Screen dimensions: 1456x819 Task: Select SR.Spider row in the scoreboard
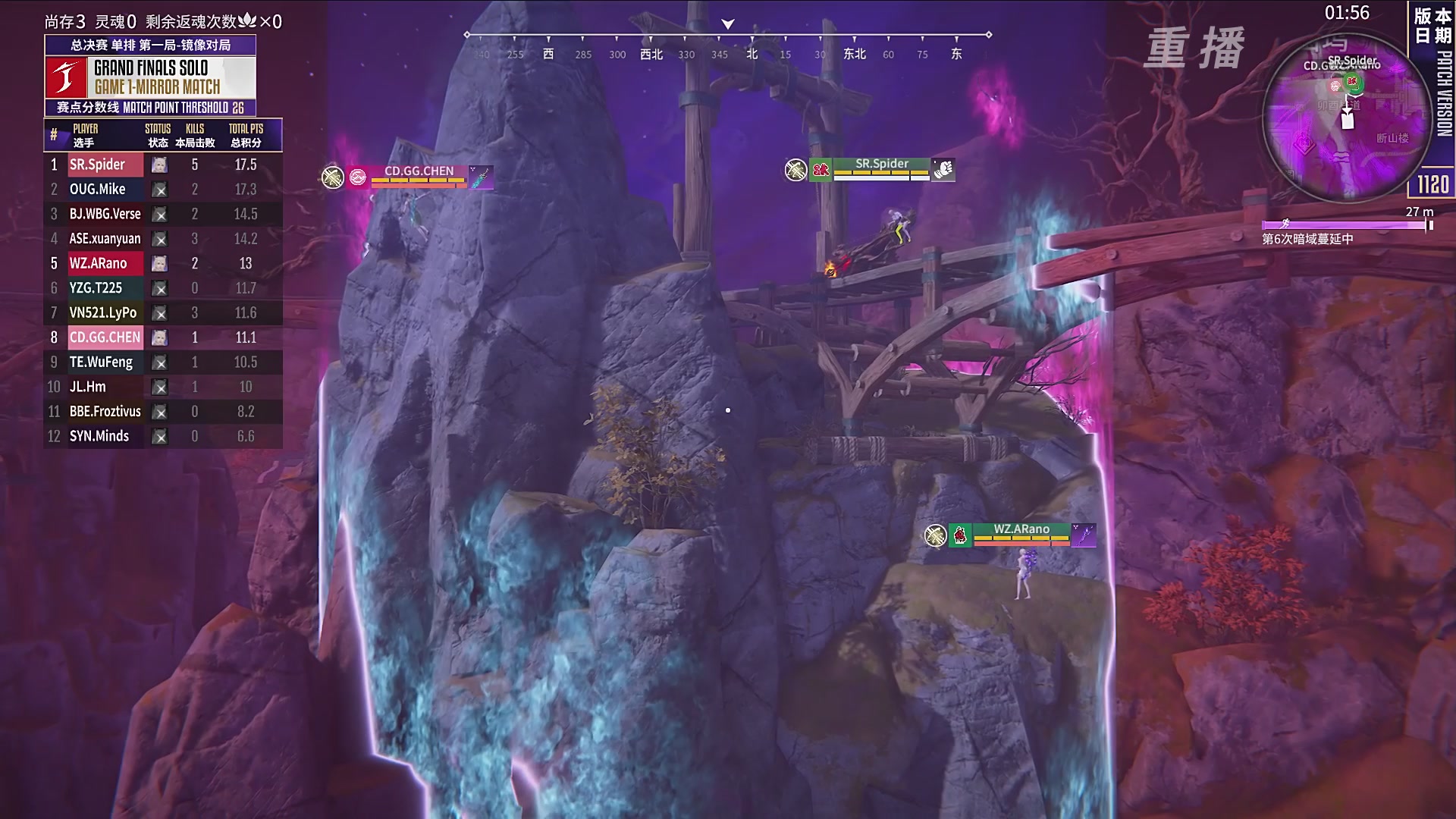(x=163, y=165)
